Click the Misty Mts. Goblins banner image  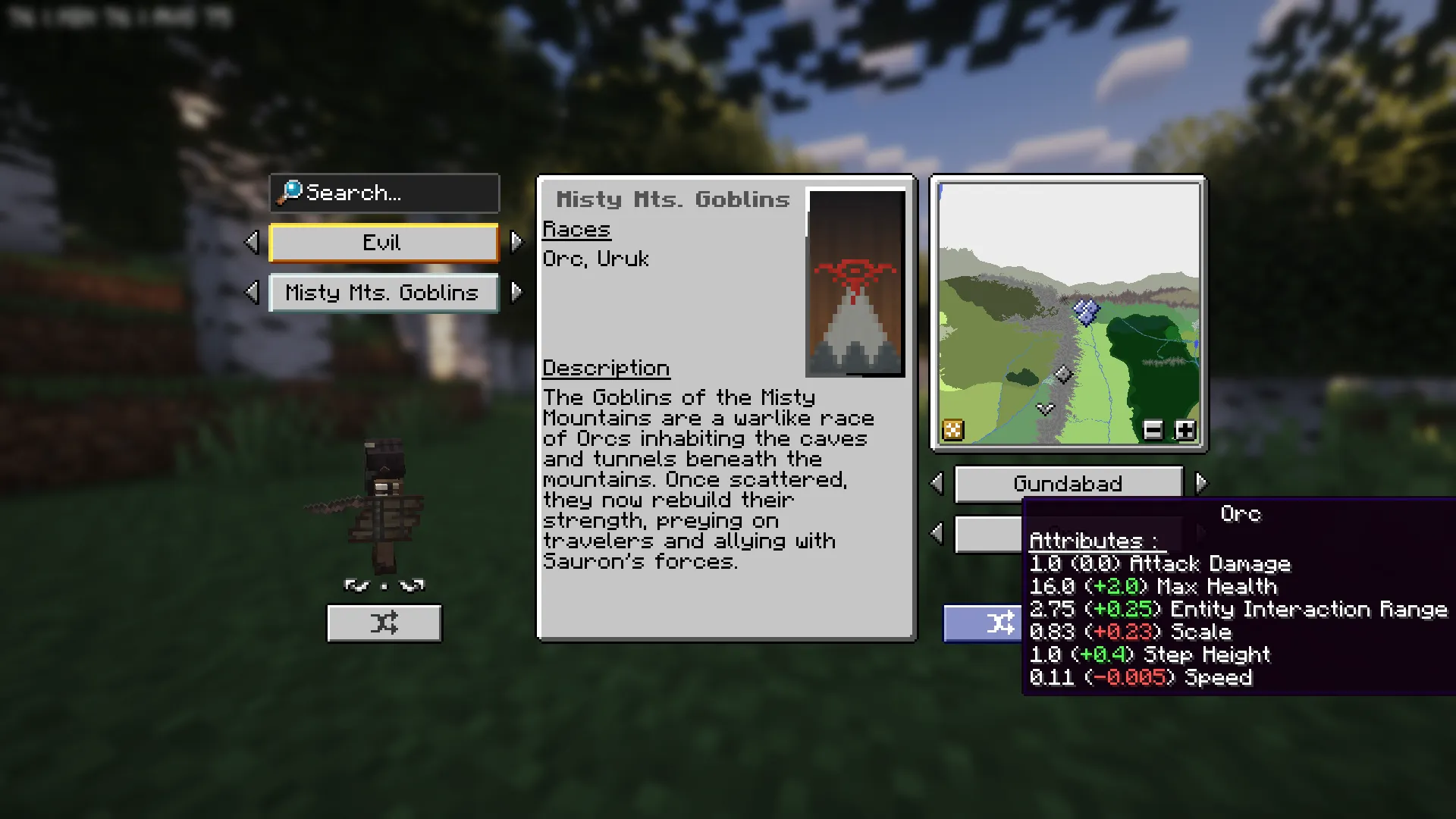855,282
